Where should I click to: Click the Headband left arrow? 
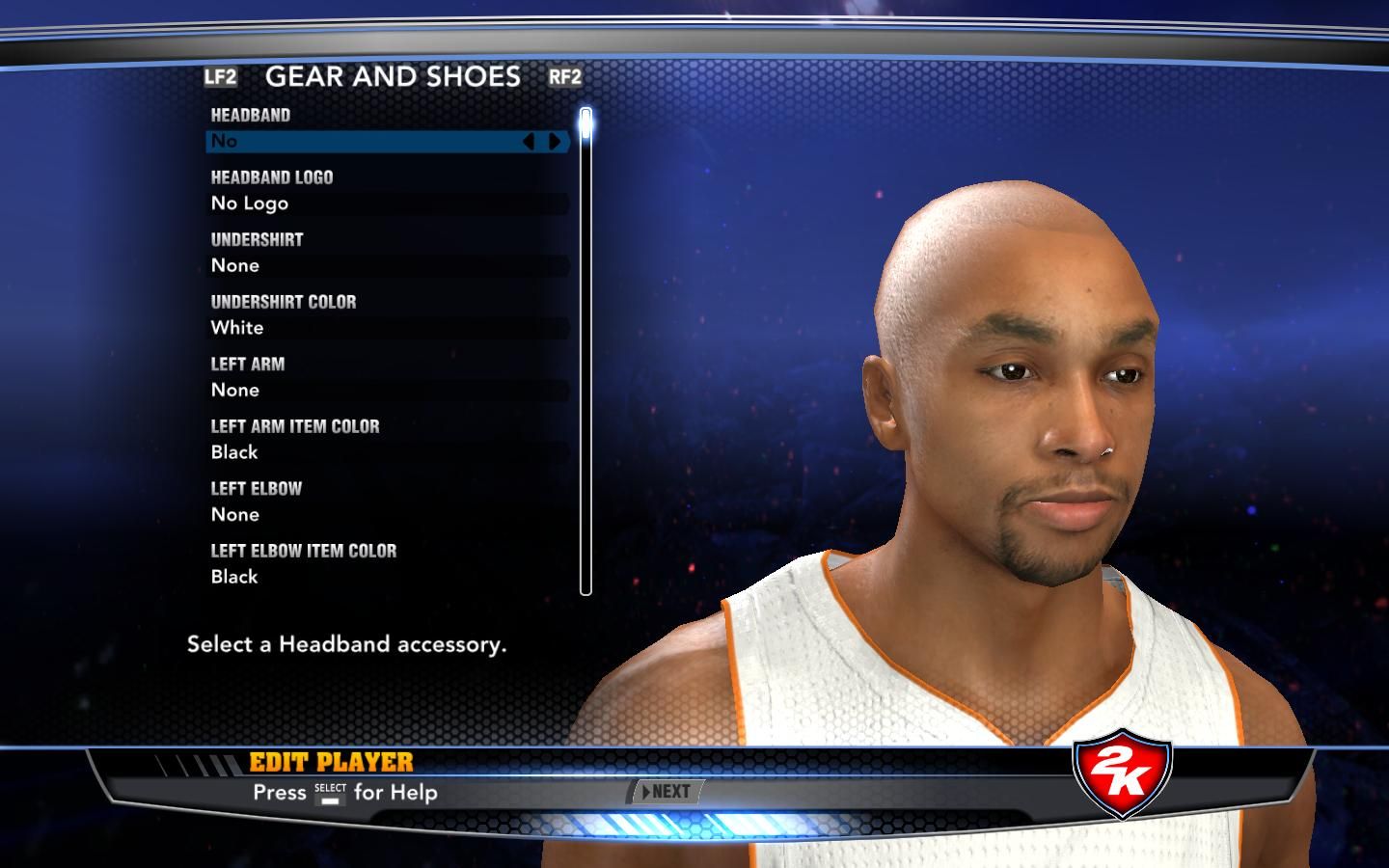(529, 142)
